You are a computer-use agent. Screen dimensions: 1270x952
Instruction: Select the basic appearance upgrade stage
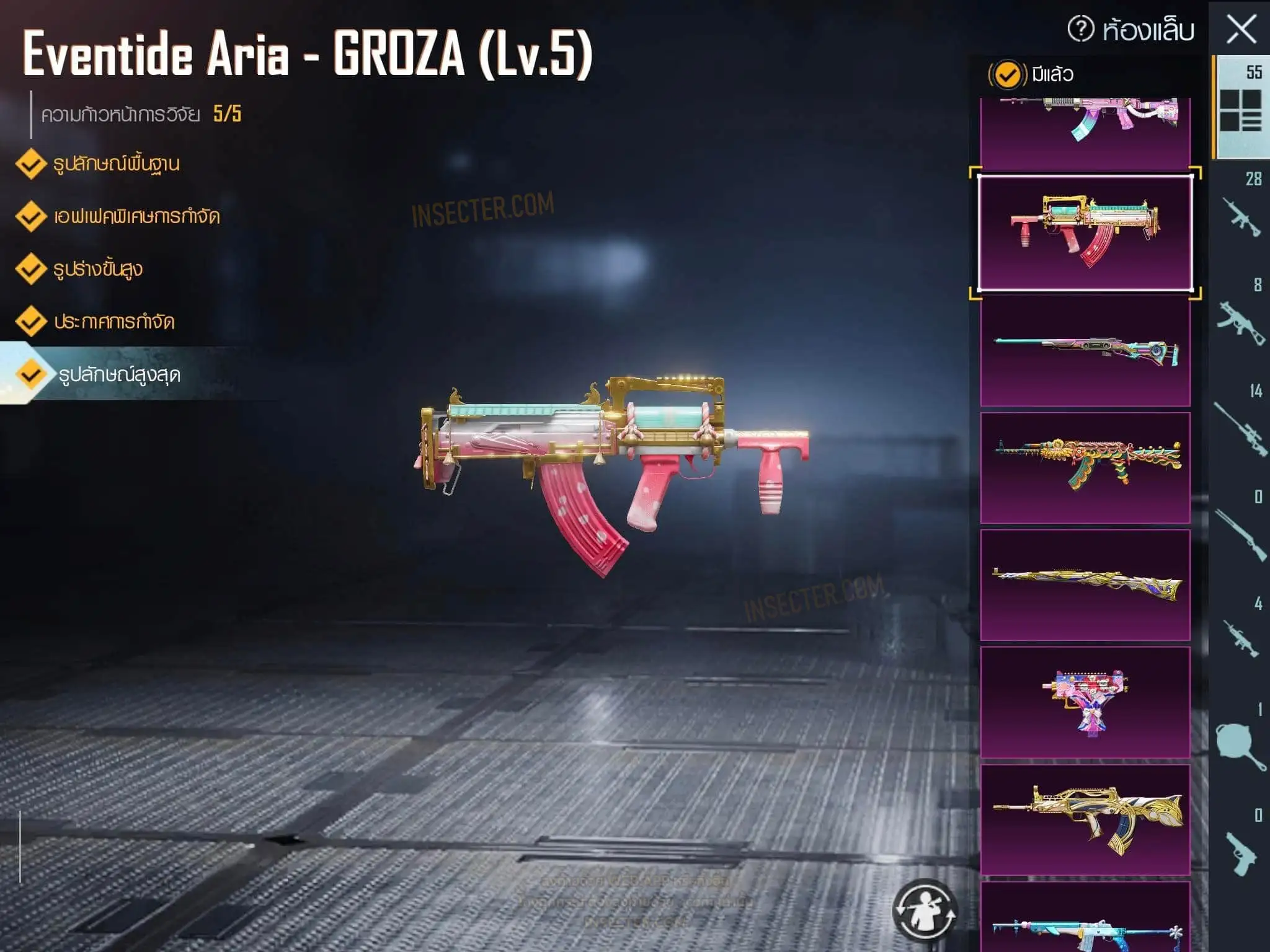click(115, 164)
